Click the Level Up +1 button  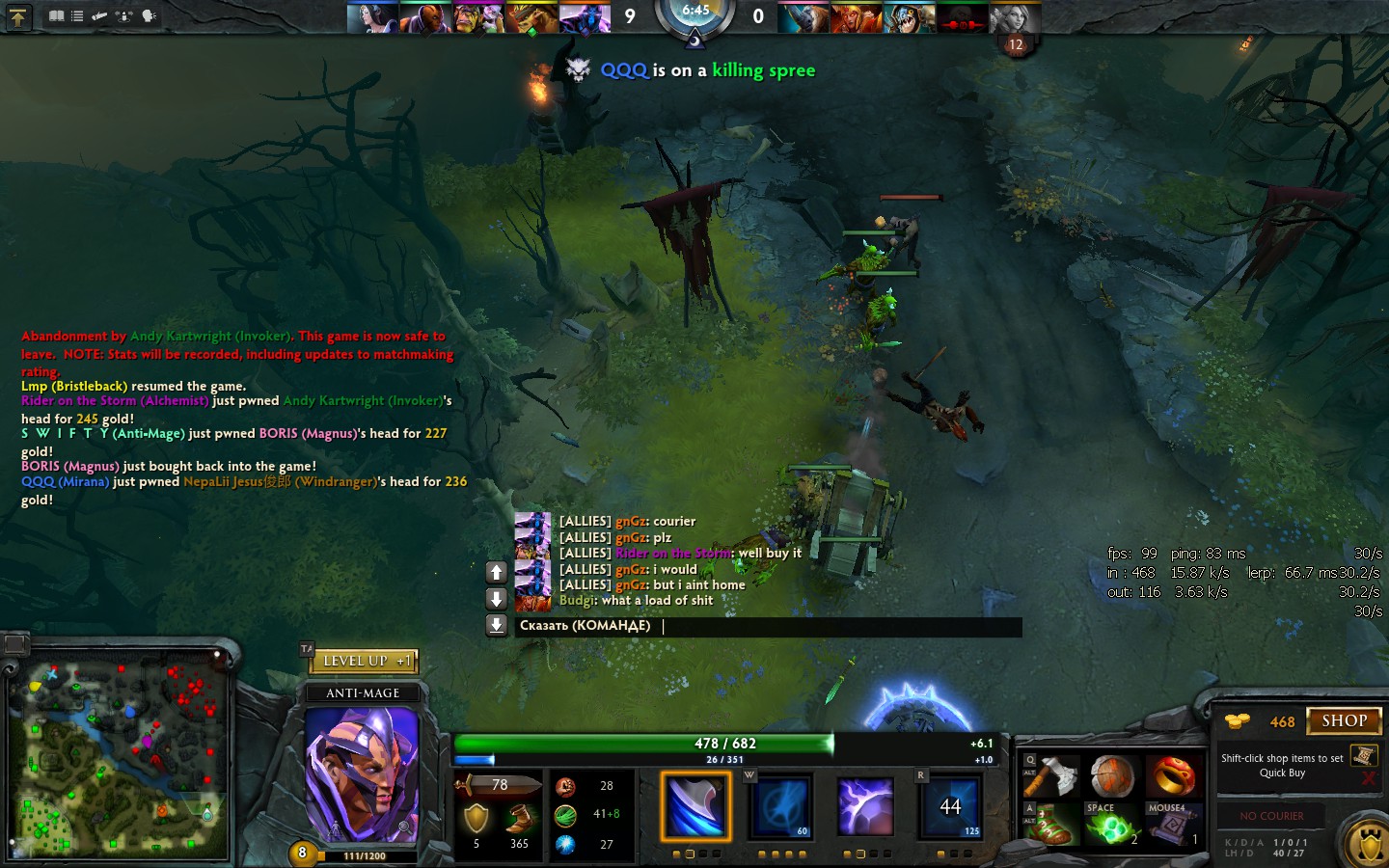[x=364, y=662]
